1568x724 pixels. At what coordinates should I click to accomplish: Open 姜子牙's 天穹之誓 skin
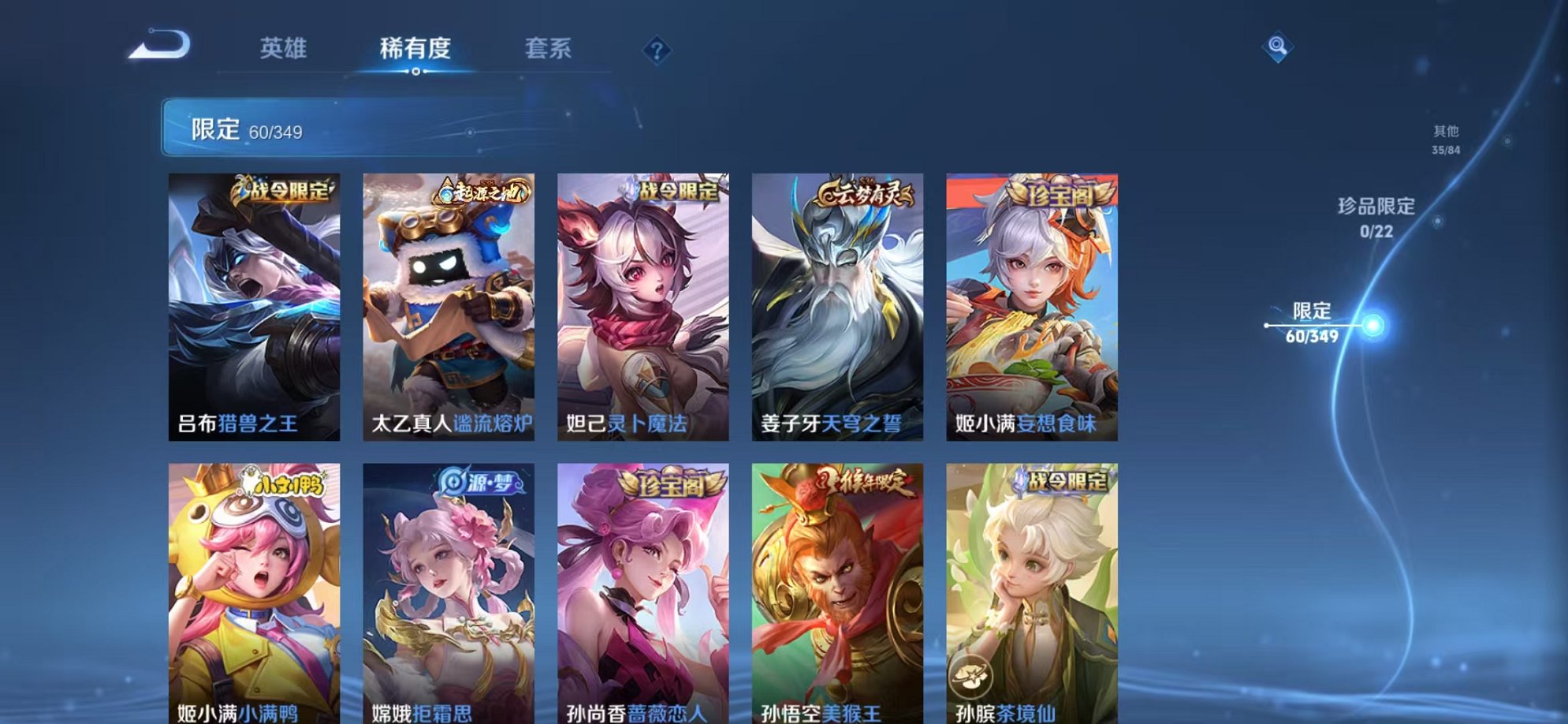[x=838, y=308]
